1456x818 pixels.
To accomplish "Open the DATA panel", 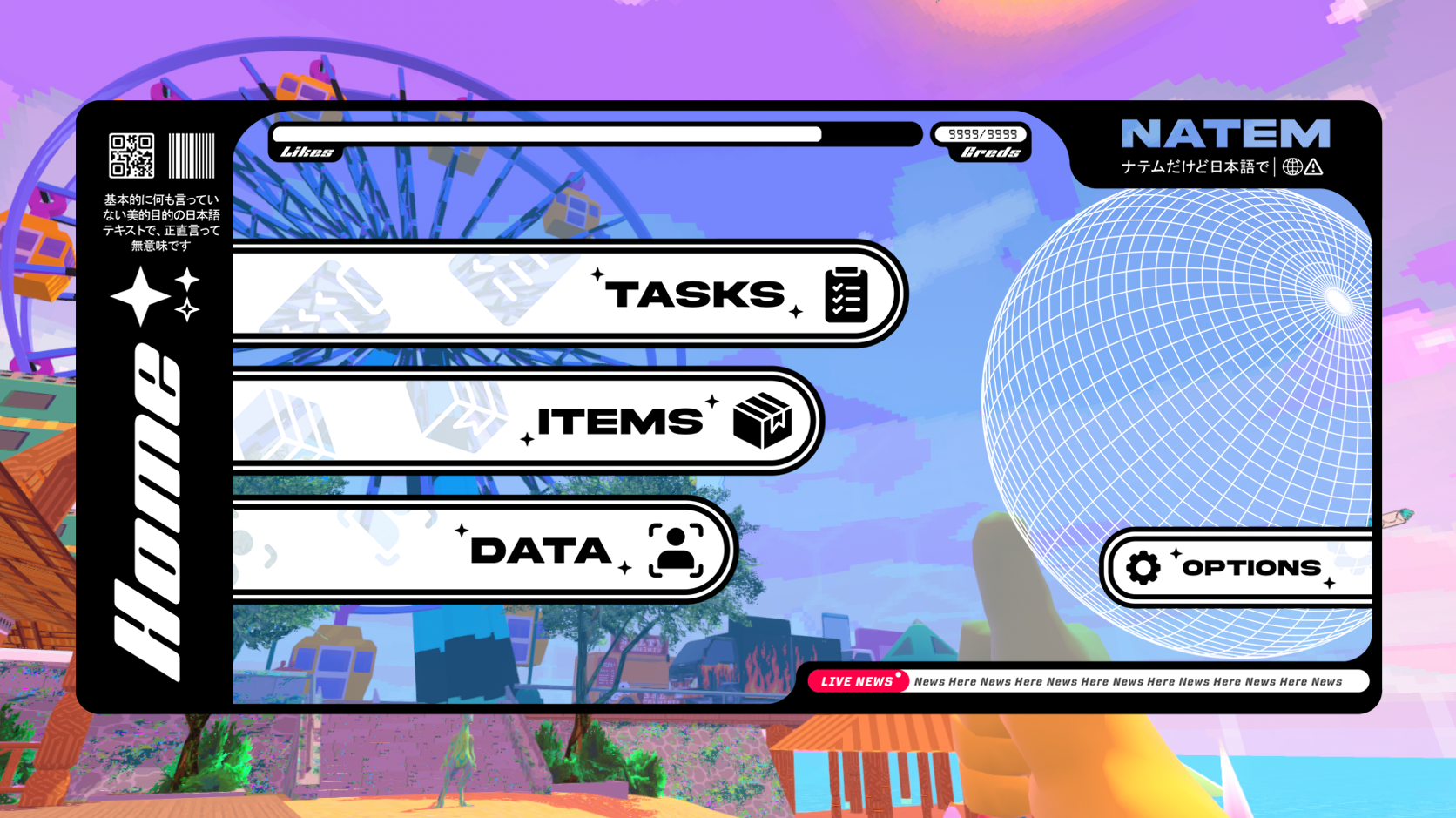I will pyautogui.click(x=540, y=550).
